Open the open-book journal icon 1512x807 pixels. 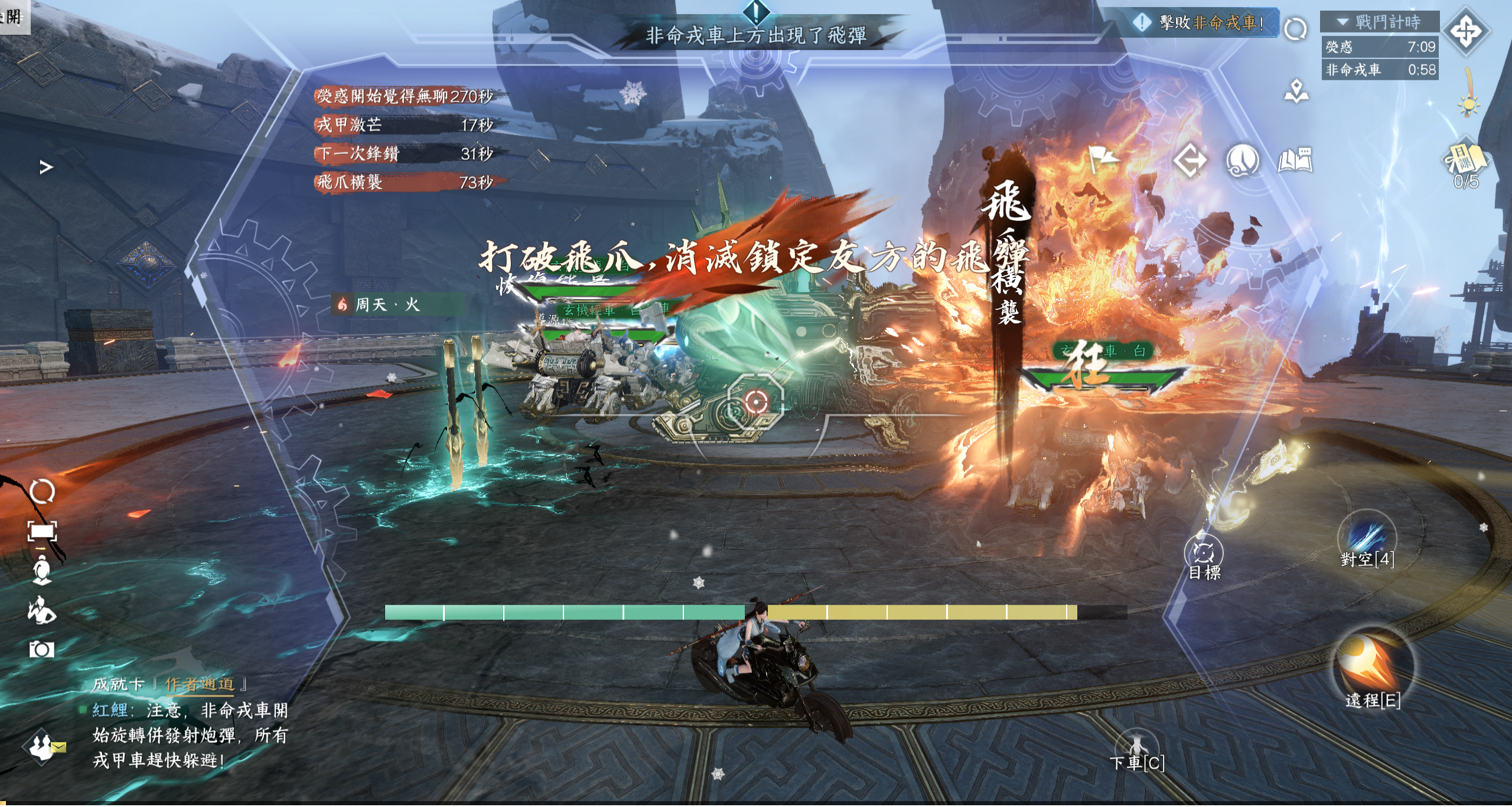coord(1295,160)
